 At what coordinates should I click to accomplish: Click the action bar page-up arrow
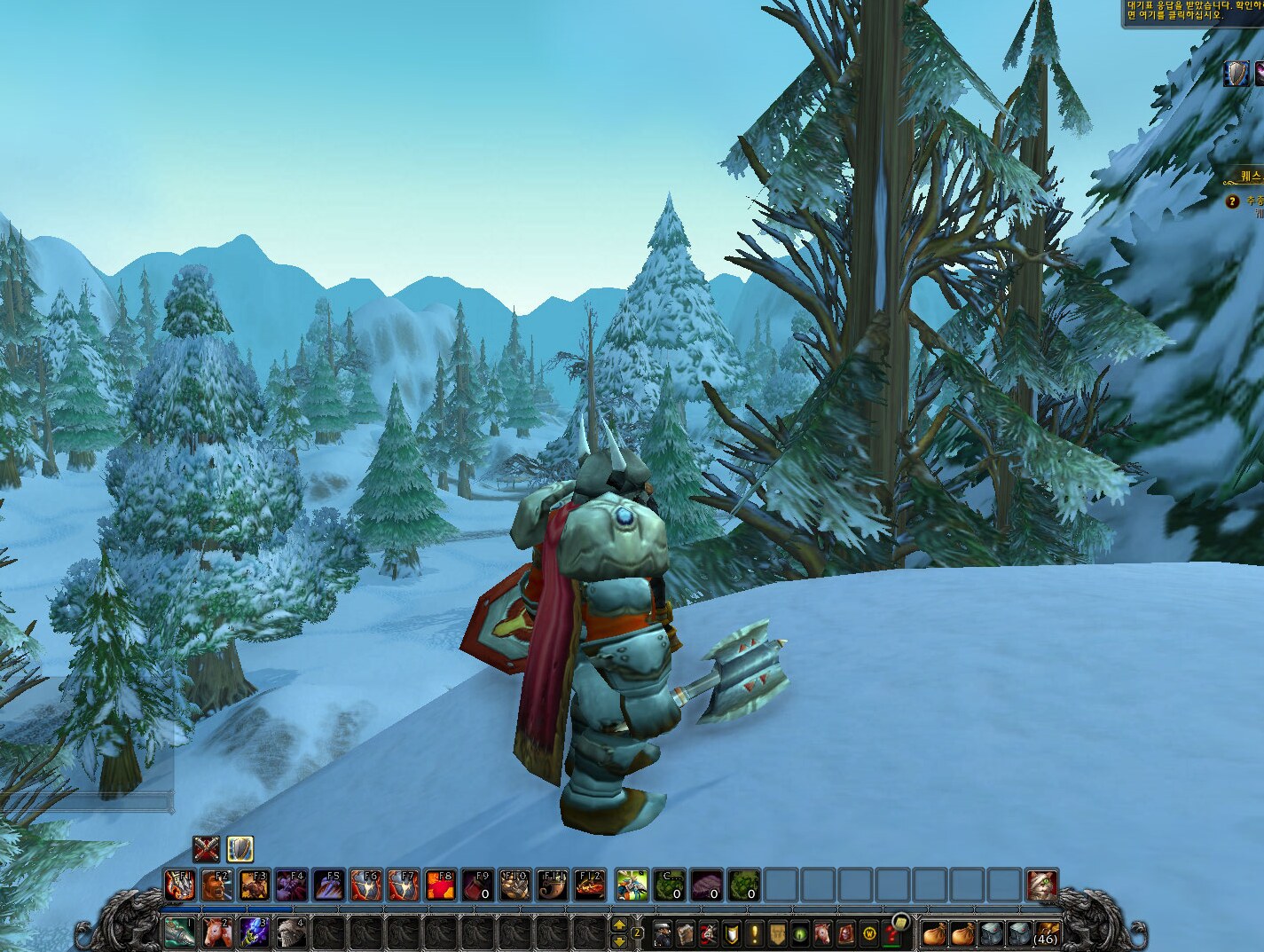tap(619, 925)
